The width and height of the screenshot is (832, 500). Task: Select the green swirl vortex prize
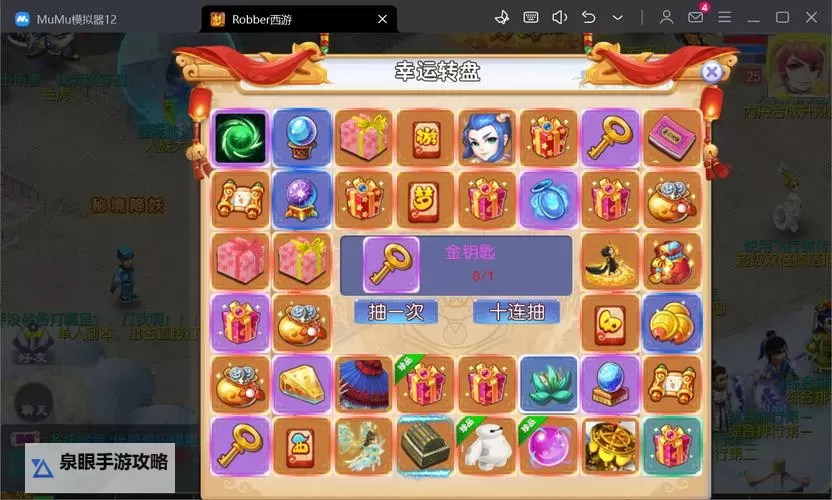click(x=240, y=138)
